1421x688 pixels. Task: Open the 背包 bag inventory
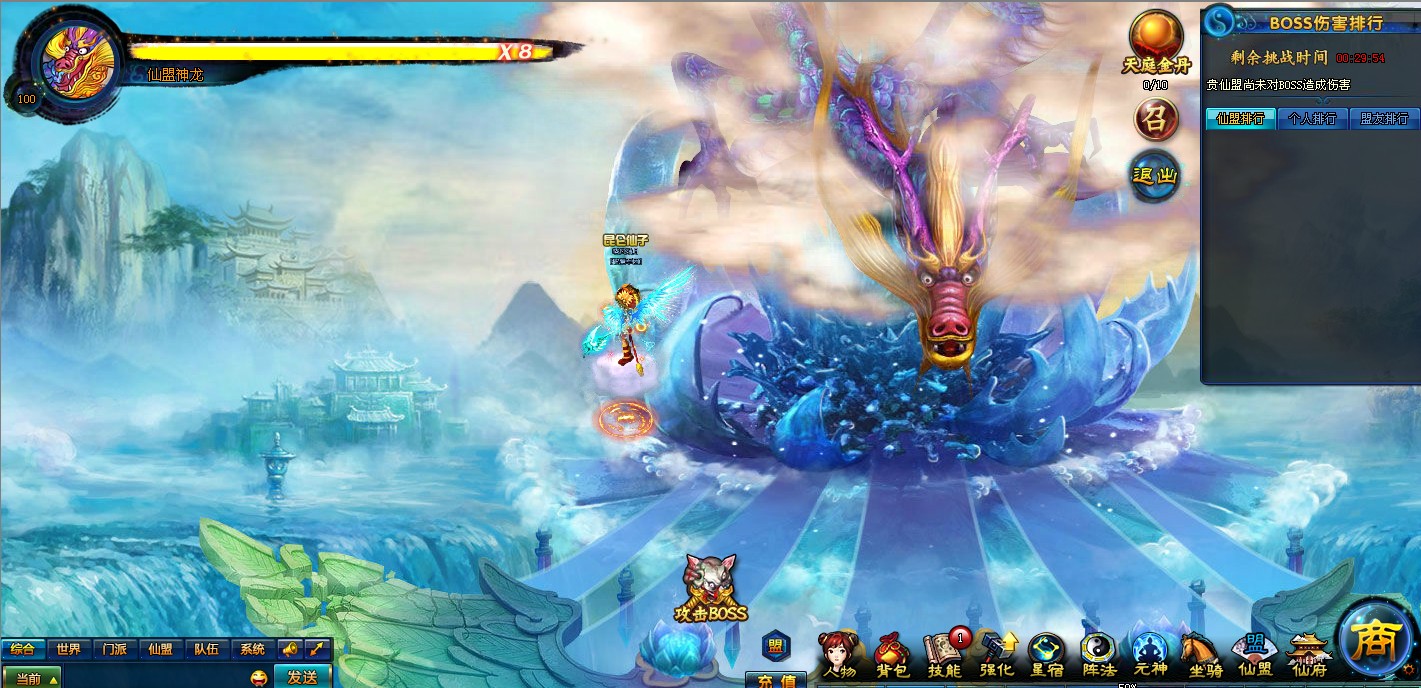click(892, 655)
